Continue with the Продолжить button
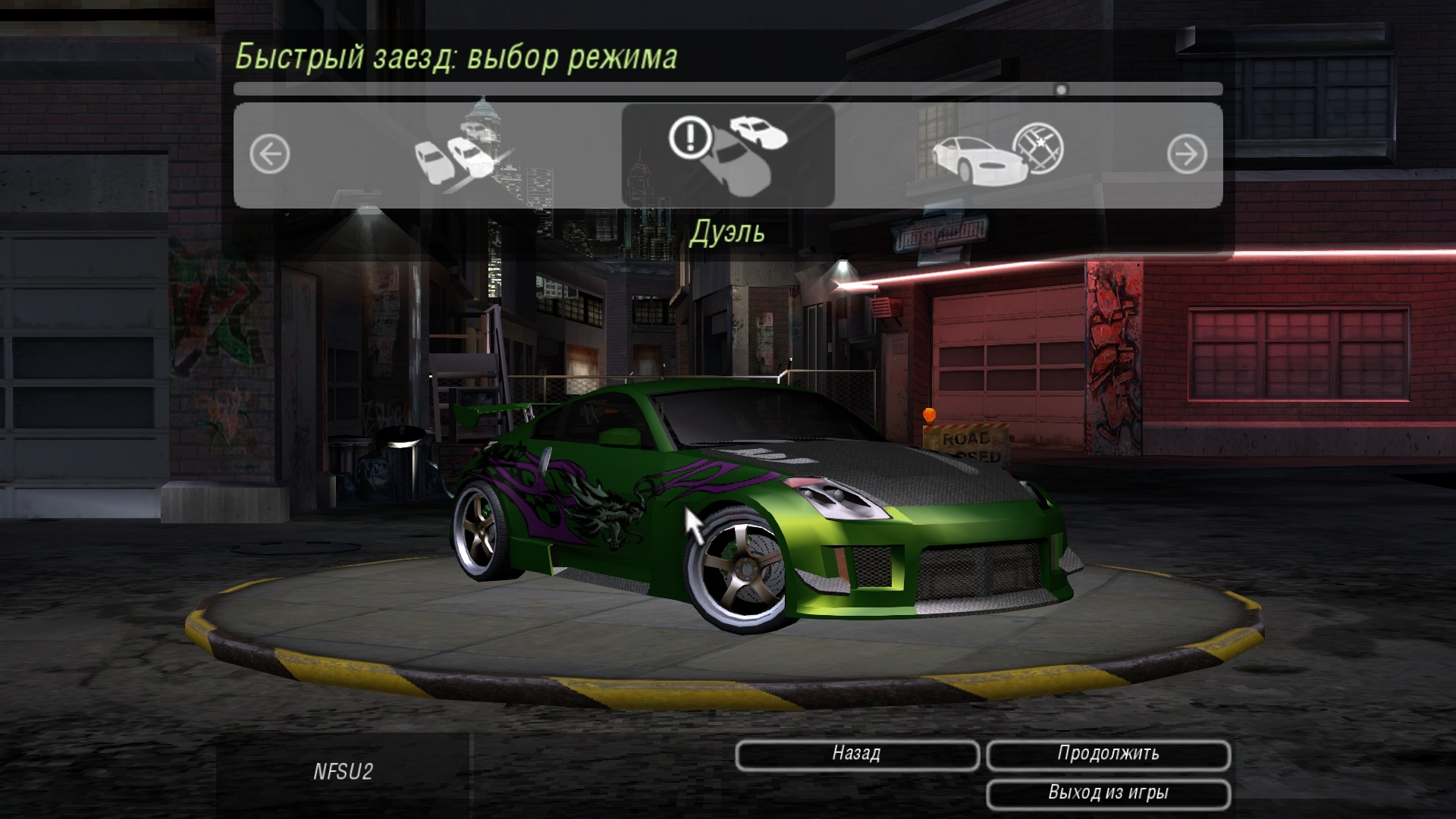This screenshot has width=1456, height=819. [x=1108, y=754]
